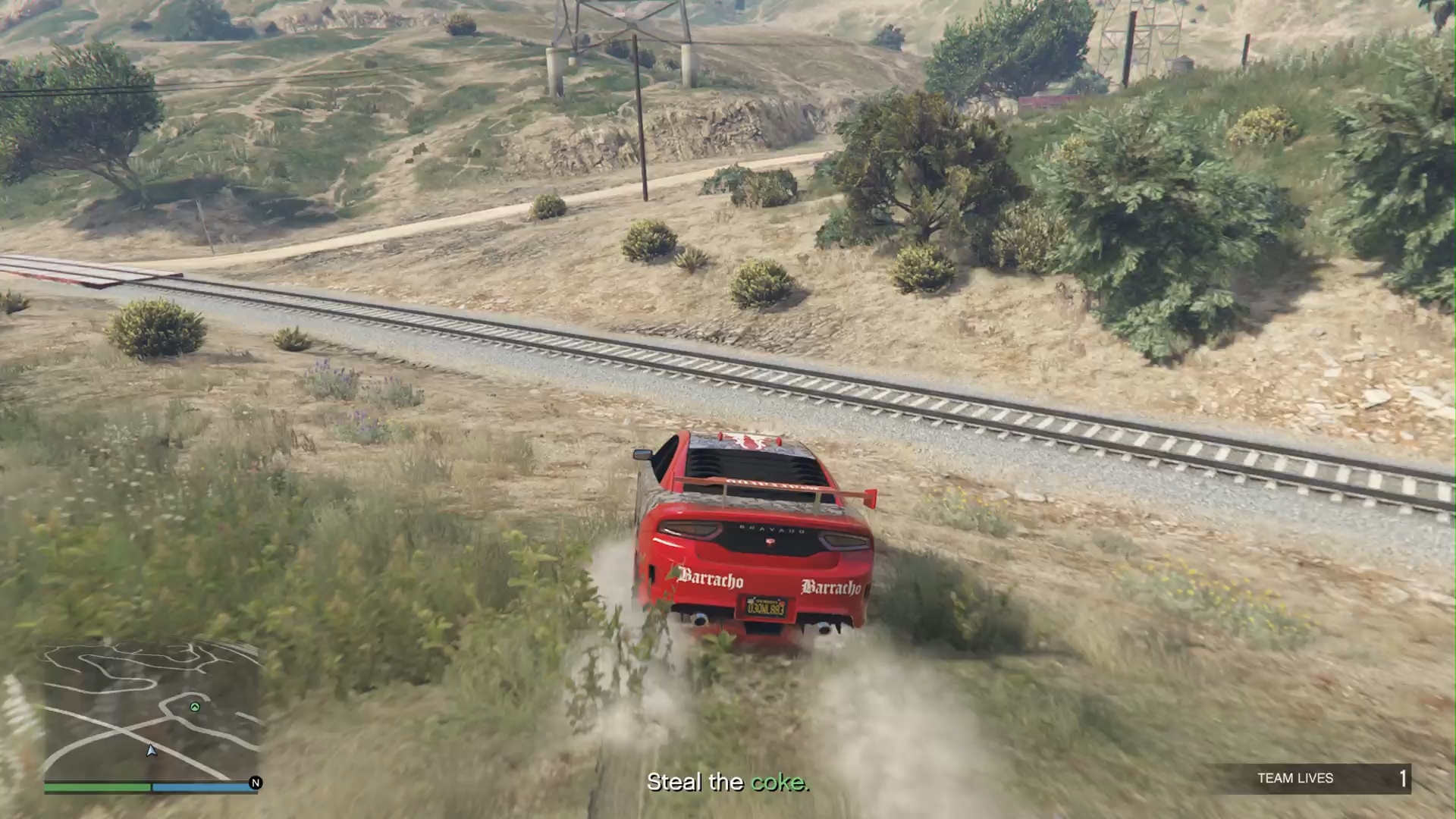Viewport: 1456px width, 819px height.
Task: Click the north compass marker
Action: [x=256, y=783]
